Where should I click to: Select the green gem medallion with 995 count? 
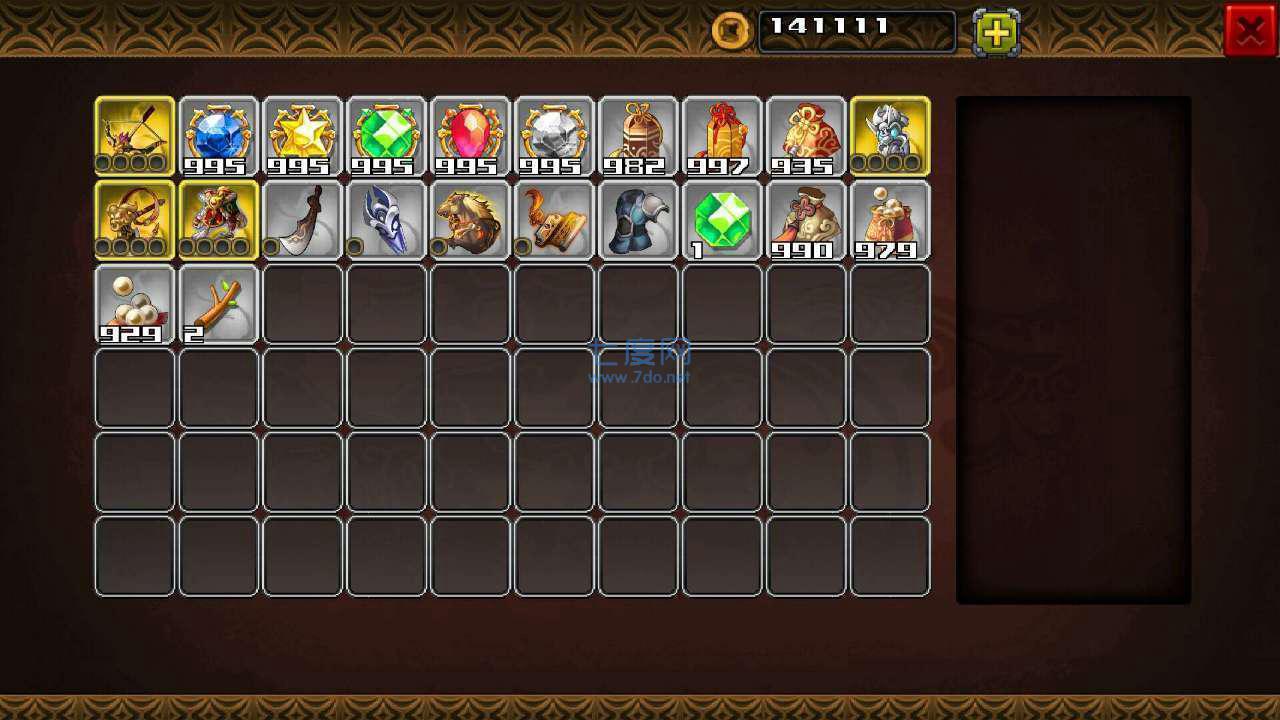coord(386,133)
